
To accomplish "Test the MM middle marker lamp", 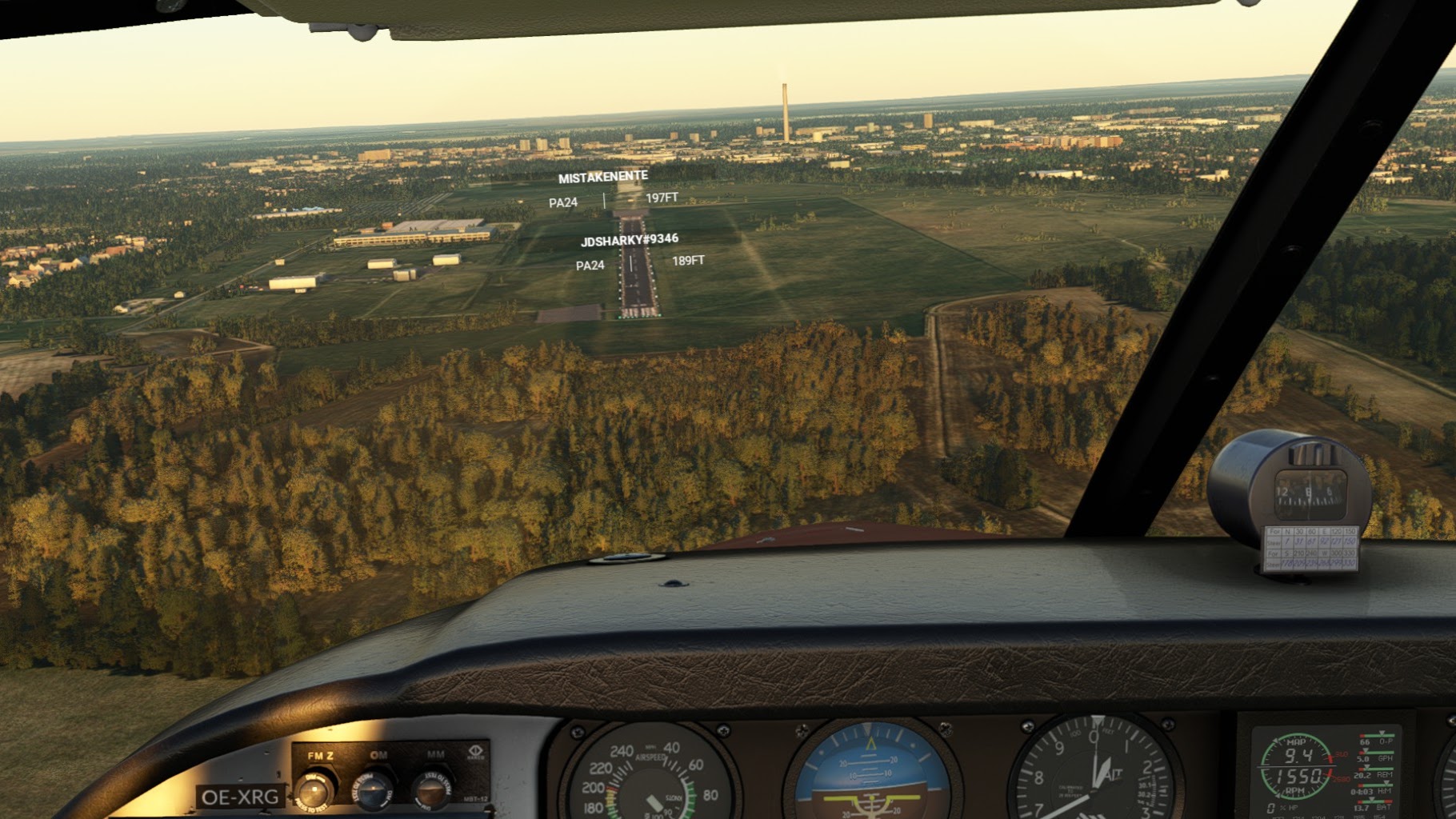I will tap(432, 790).
